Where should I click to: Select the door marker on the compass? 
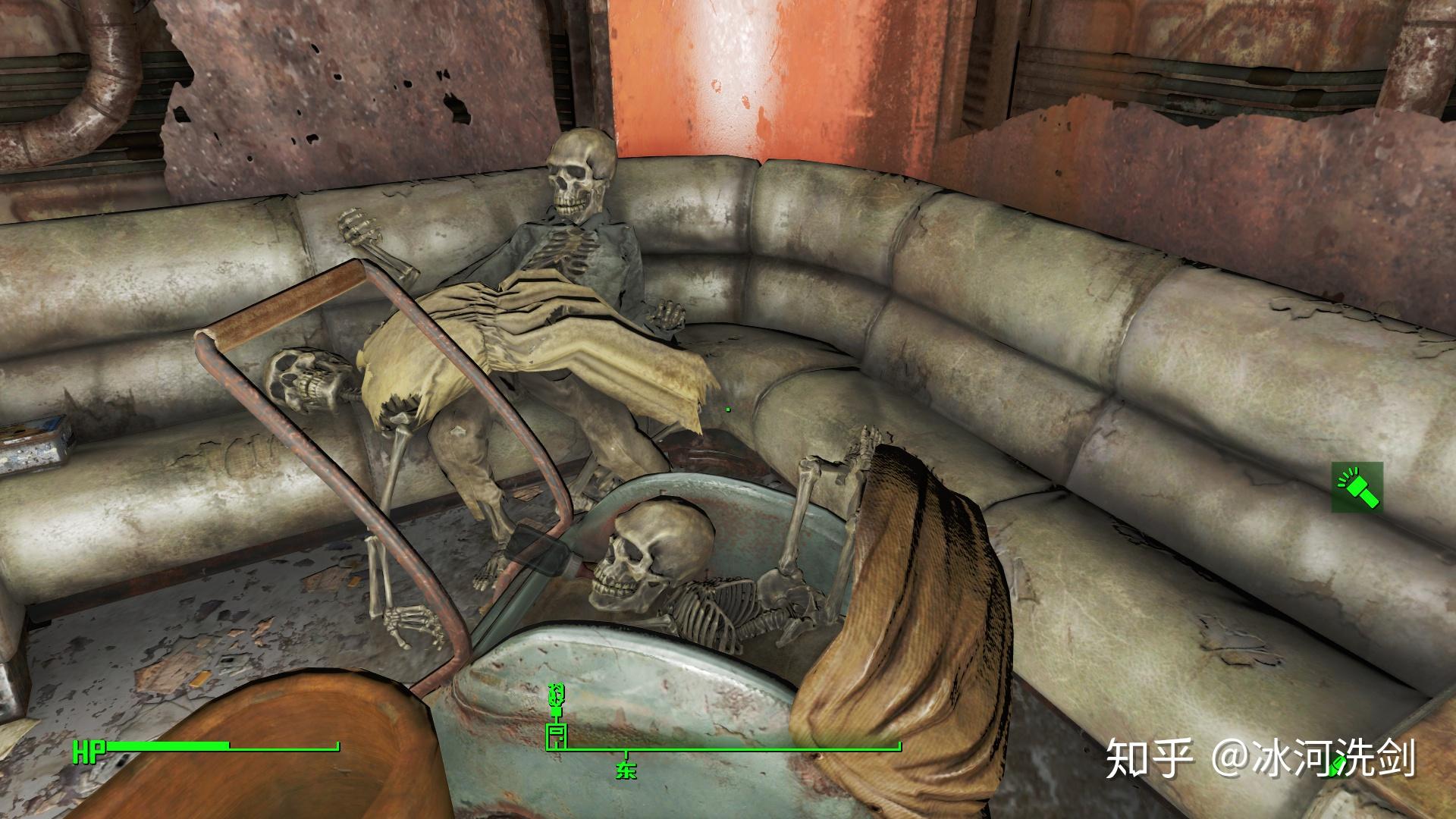(x=557, y=736)
